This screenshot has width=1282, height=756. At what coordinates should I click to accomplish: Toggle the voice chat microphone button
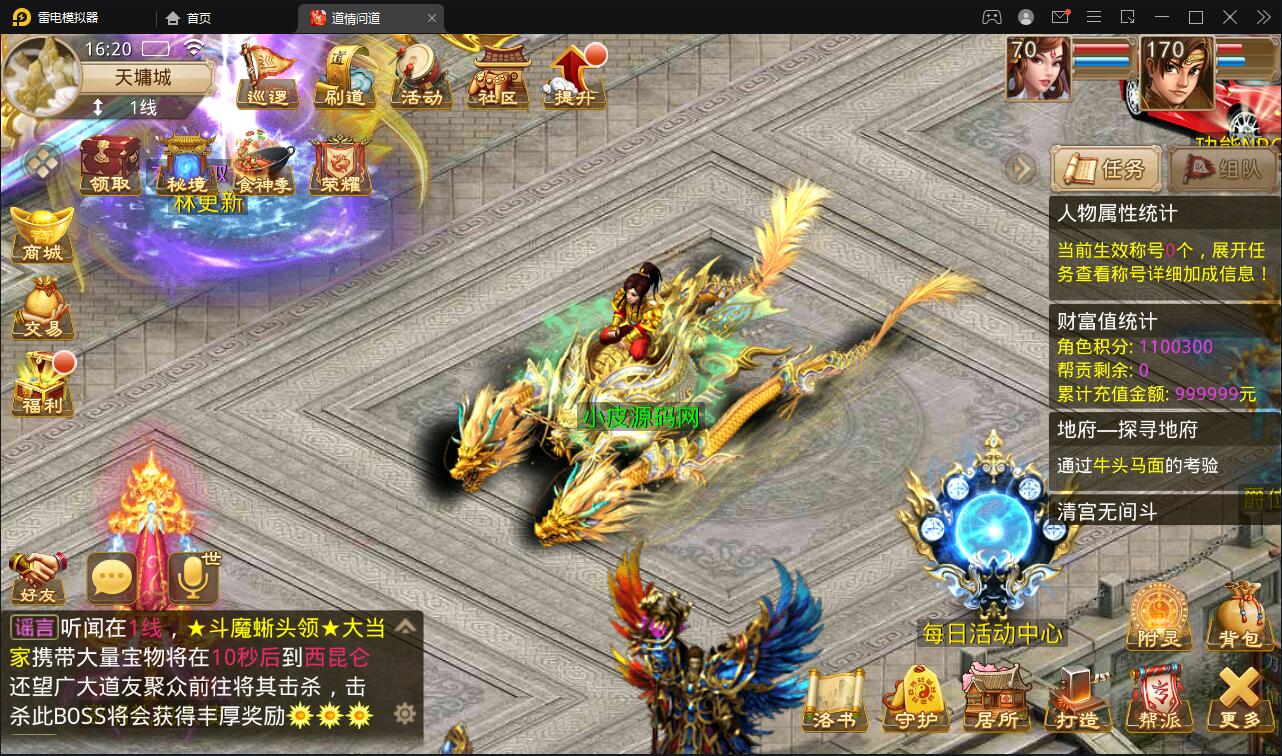point(194,577)
